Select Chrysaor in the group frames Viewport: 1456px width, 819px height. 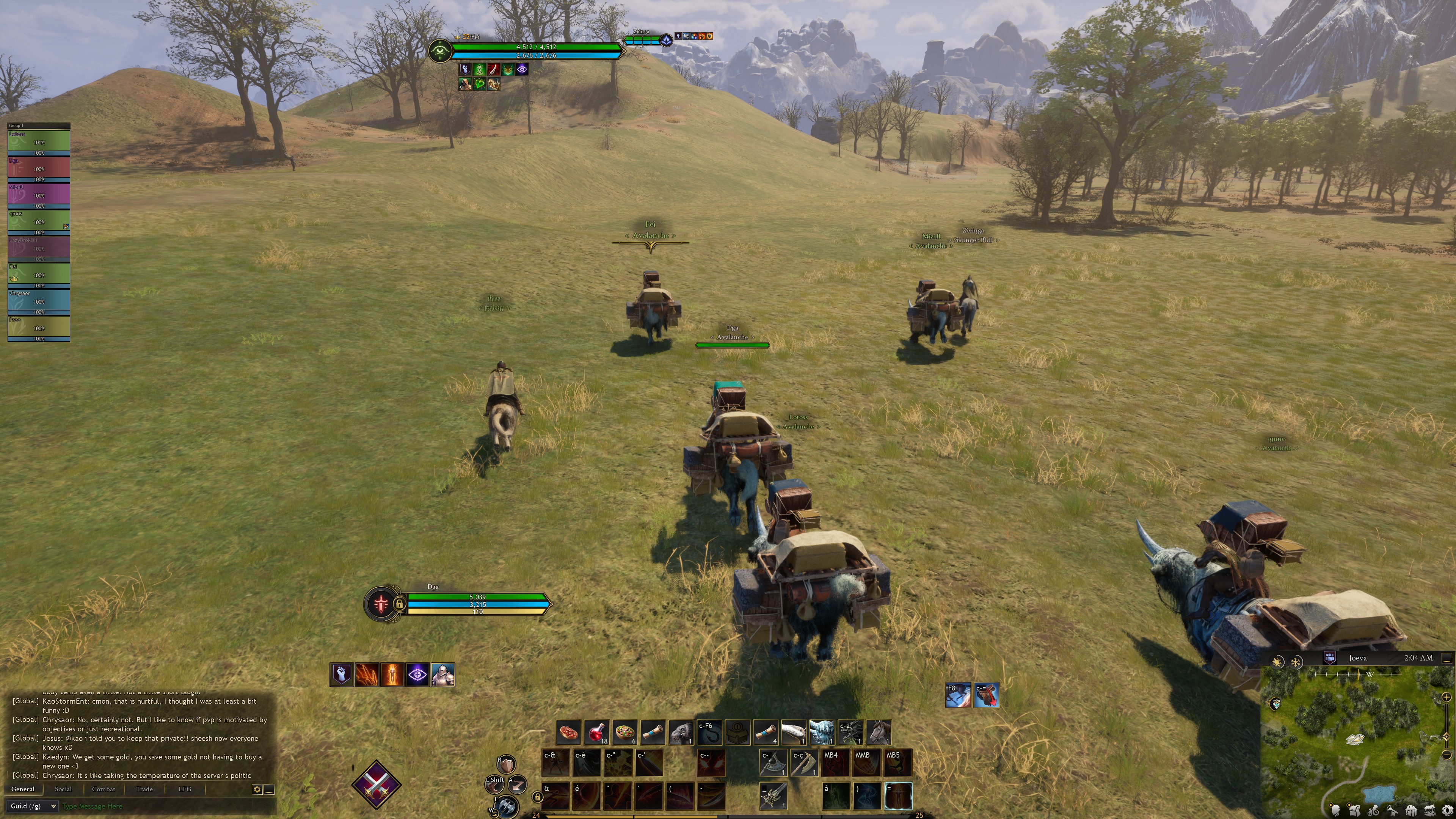[38, 301]
